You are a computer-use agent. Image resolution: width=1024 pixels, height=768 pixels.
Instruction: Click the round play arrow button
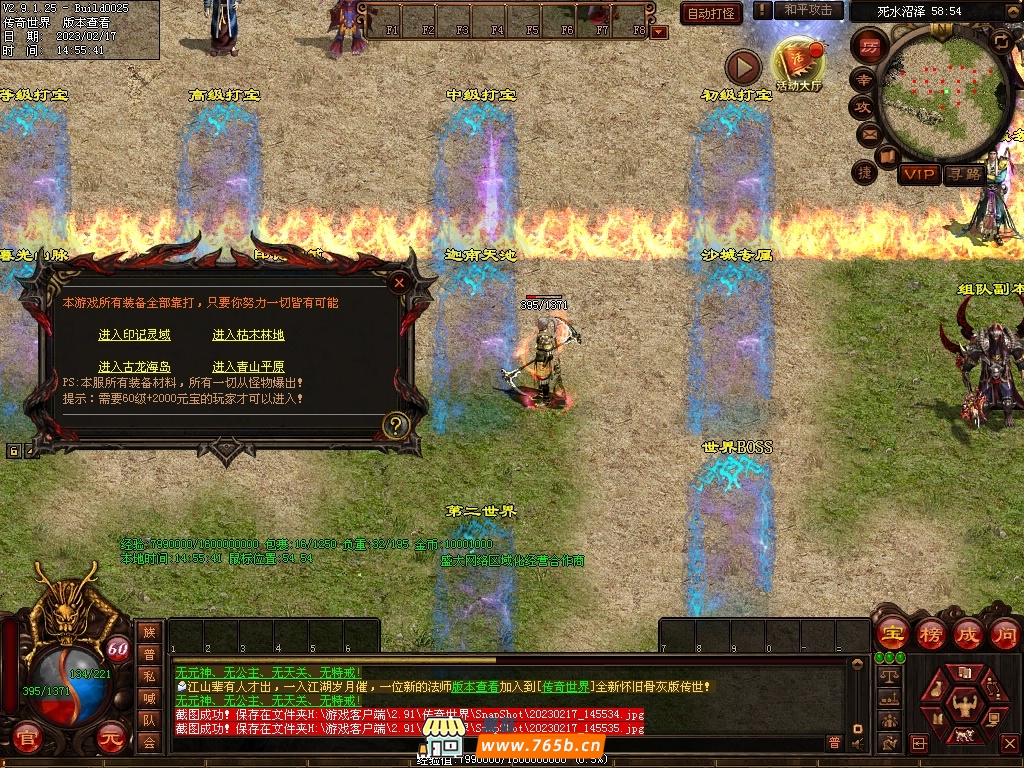point(742,67)
